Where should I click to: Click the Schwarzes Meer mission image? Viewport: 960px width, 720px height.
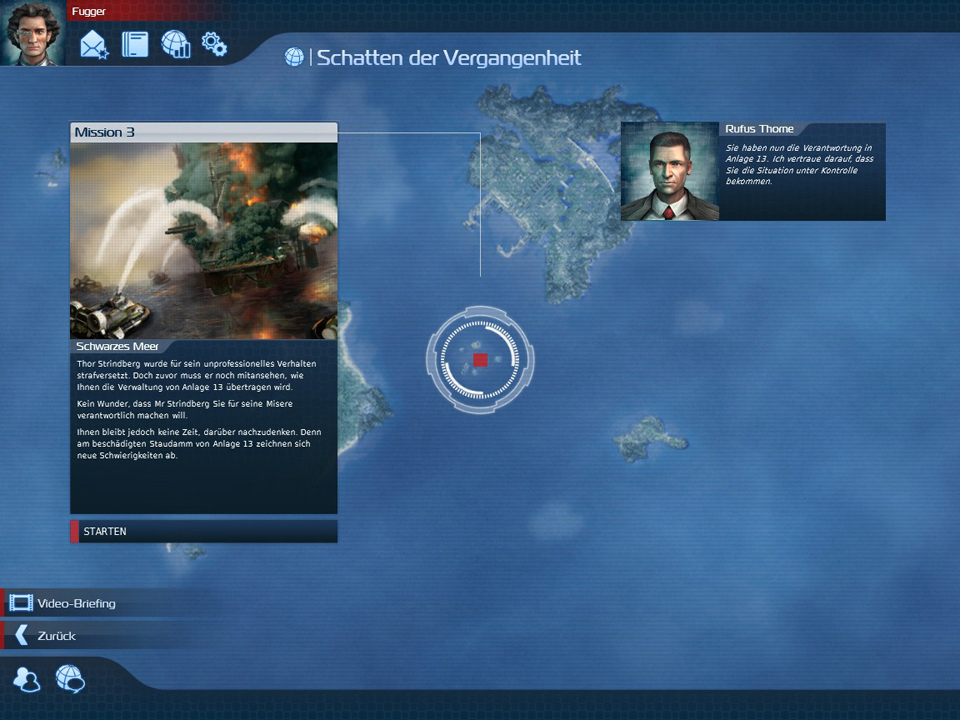(x=203, y=240)
